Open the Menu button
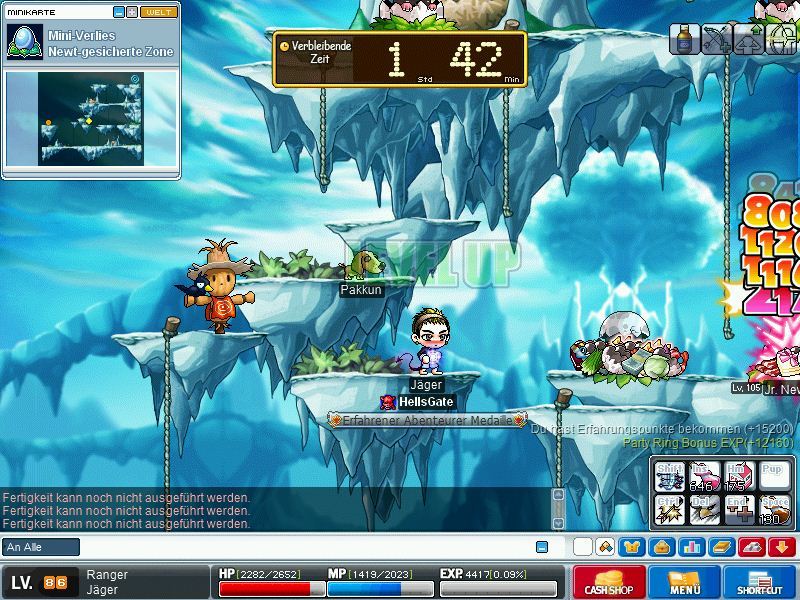 click(685, 582)
